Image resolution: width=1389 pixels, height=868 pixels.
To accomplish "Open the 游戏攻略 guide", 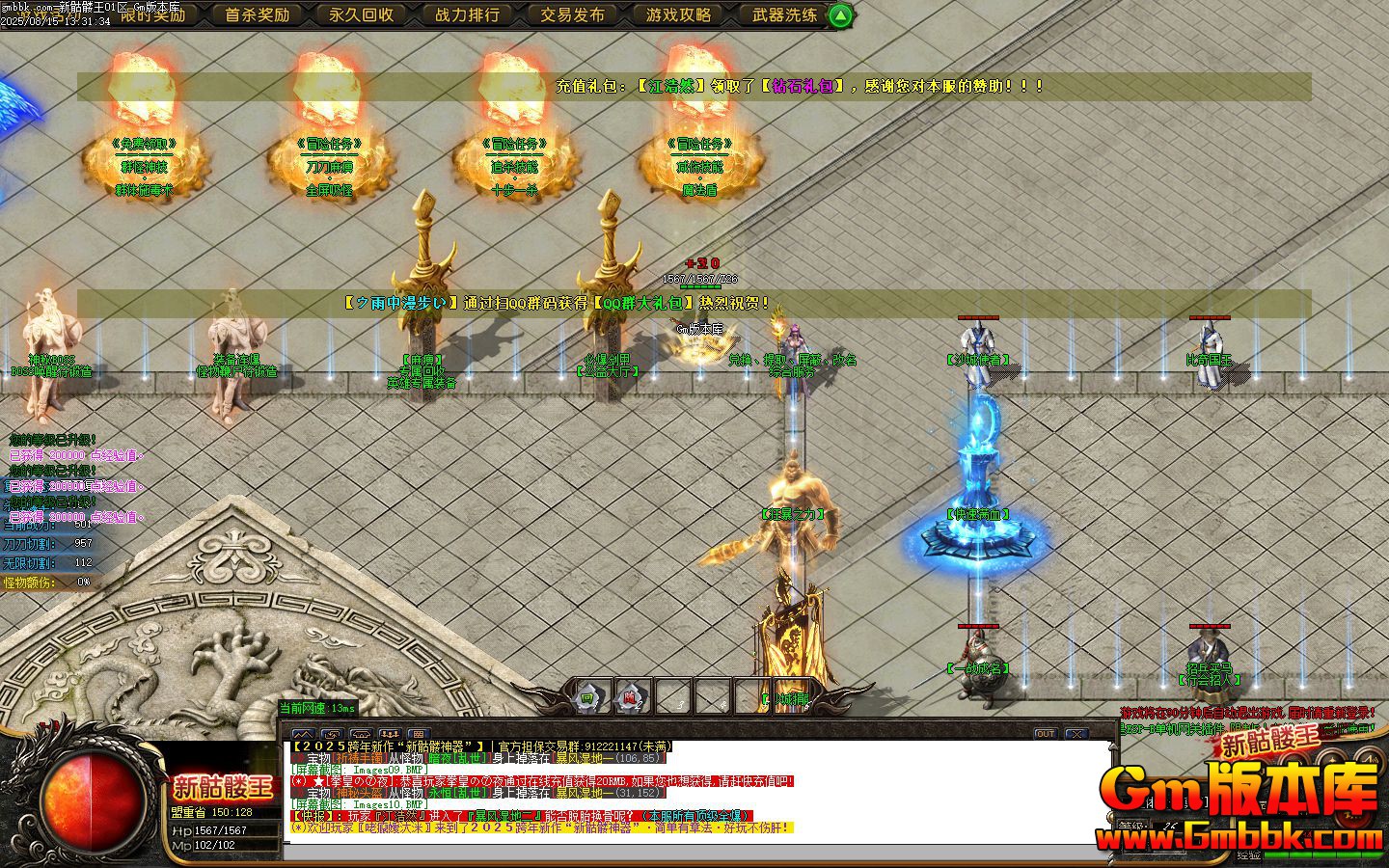I will [x=678, y=14].
